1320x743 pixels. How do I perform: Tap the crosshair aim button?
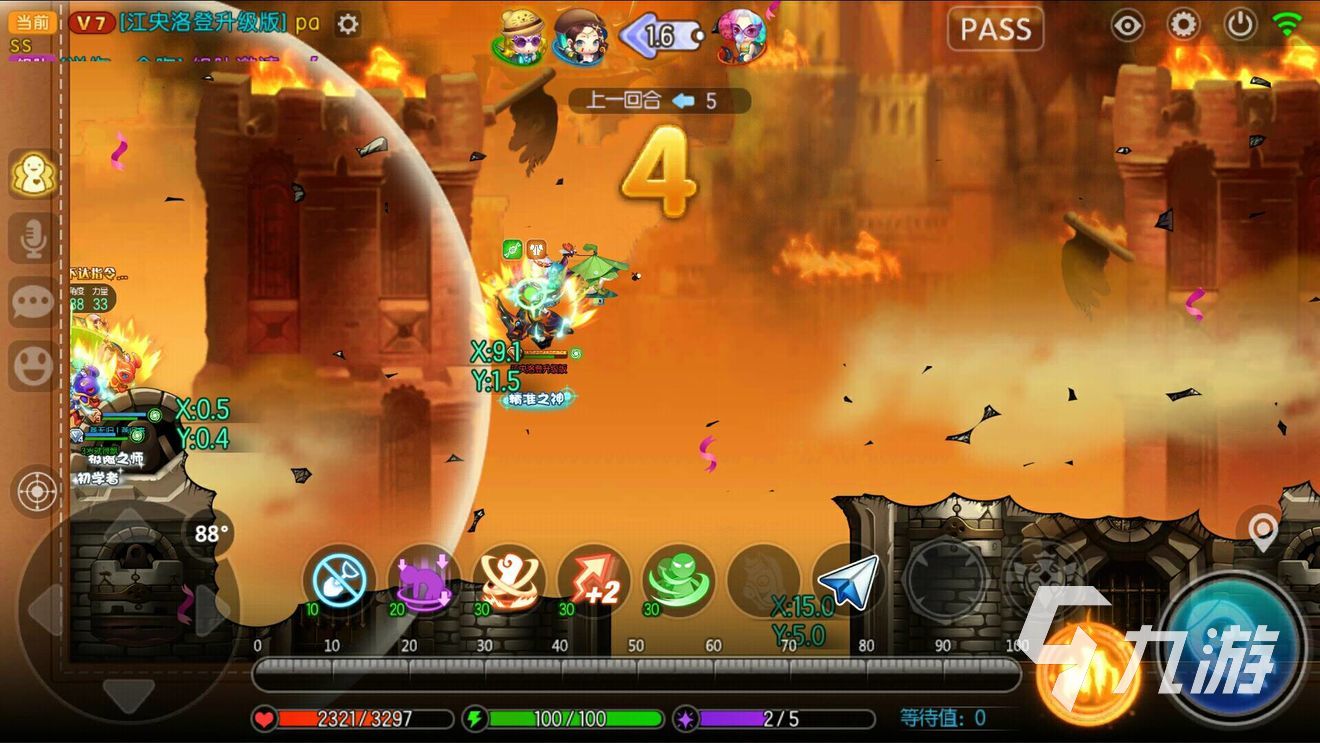click(37, 491)
